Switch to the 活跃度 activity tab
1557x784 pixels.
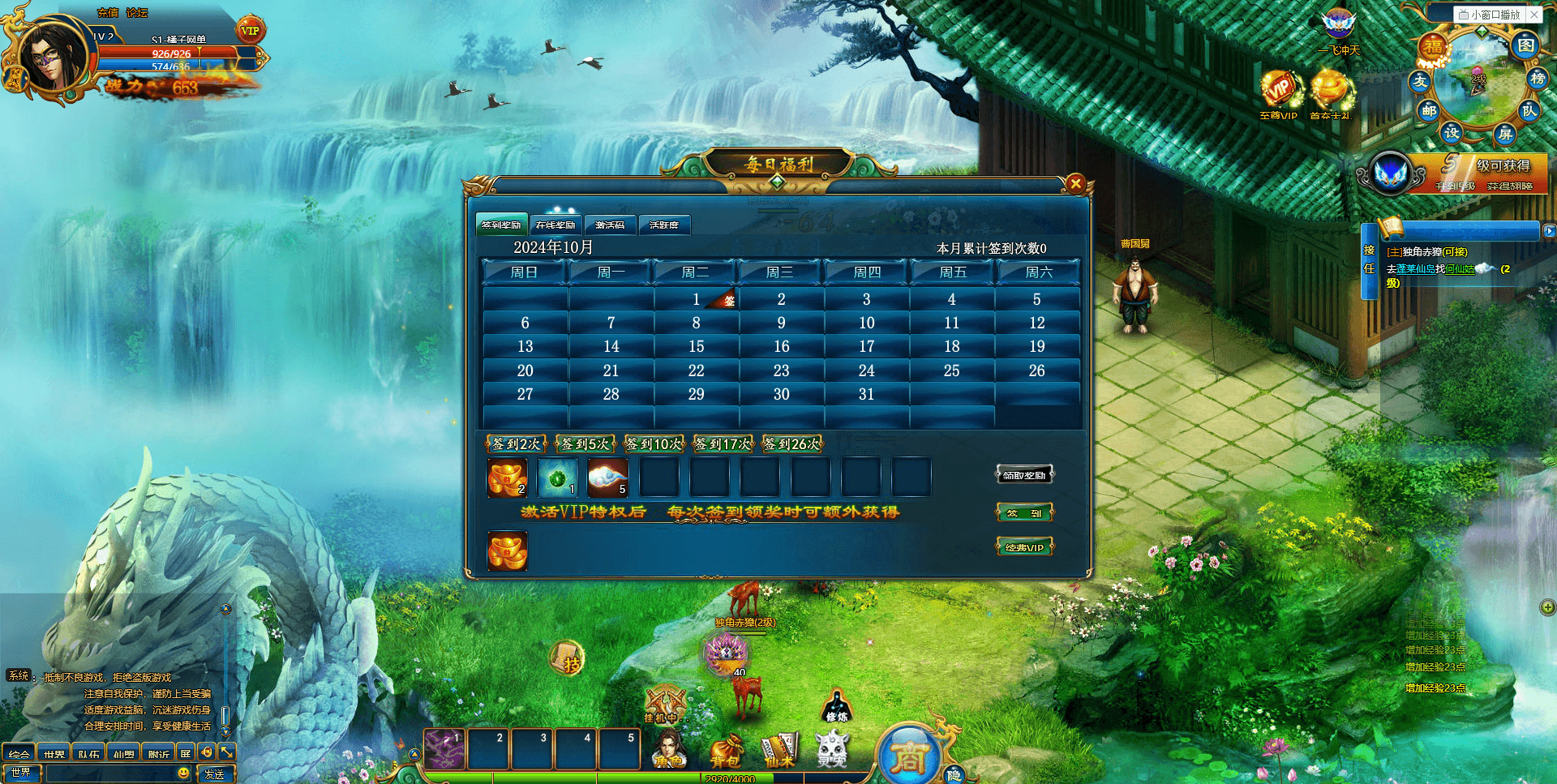pyautogui.click(x=664, y=225)
